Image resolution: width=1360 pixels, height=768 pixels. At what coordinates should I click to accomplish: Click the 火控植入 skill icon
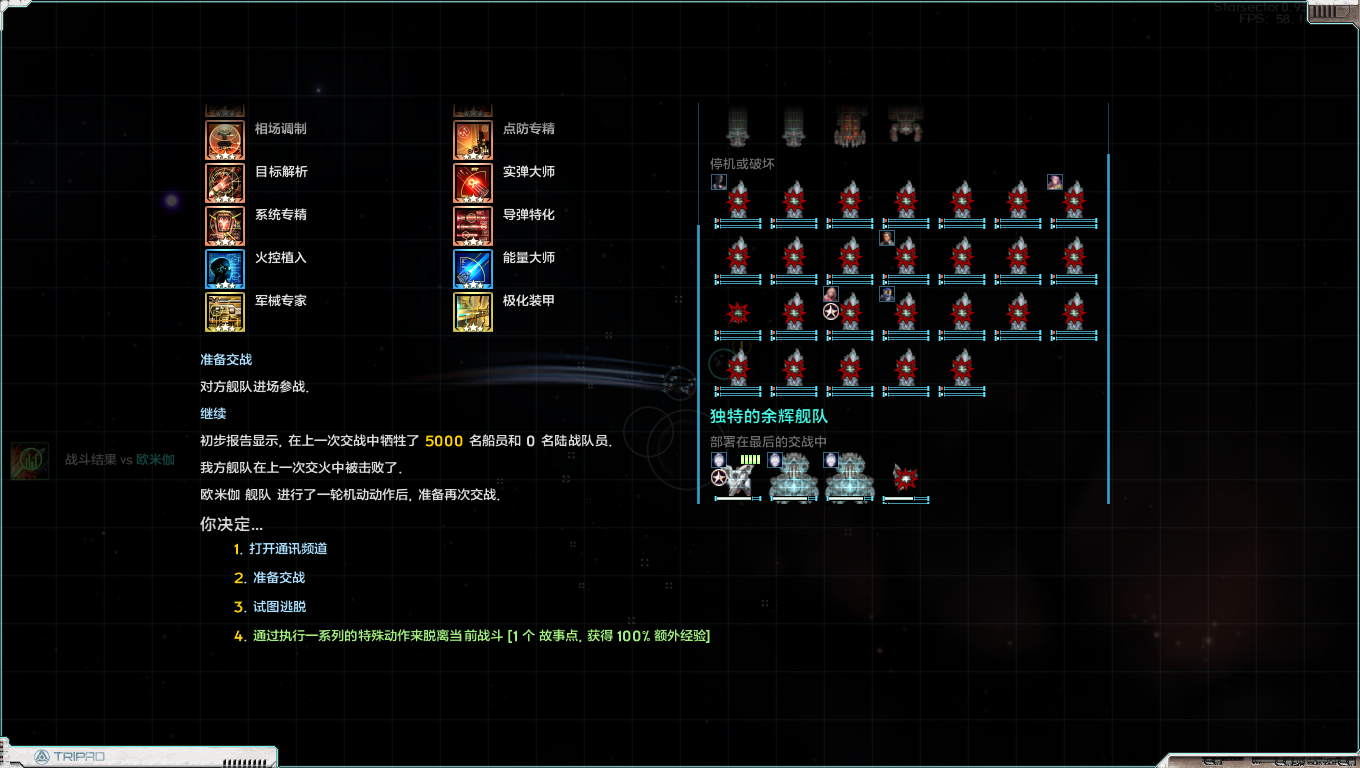pyautogui.click(x=224, y=268)
